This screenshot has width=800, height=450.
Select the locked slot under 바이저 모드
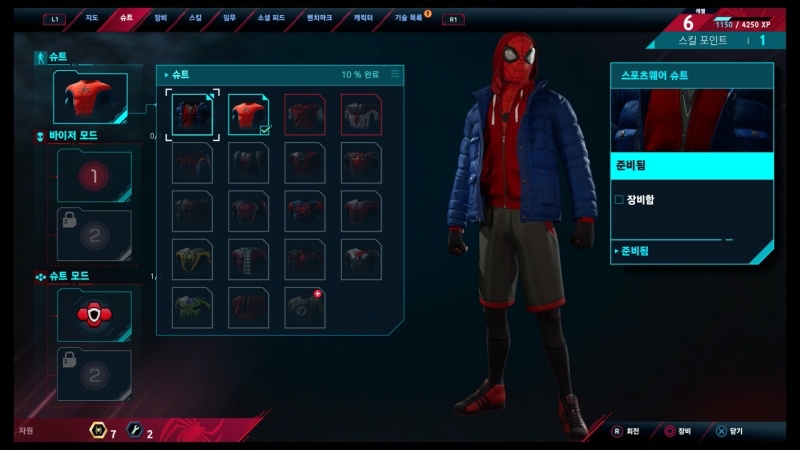94,235
